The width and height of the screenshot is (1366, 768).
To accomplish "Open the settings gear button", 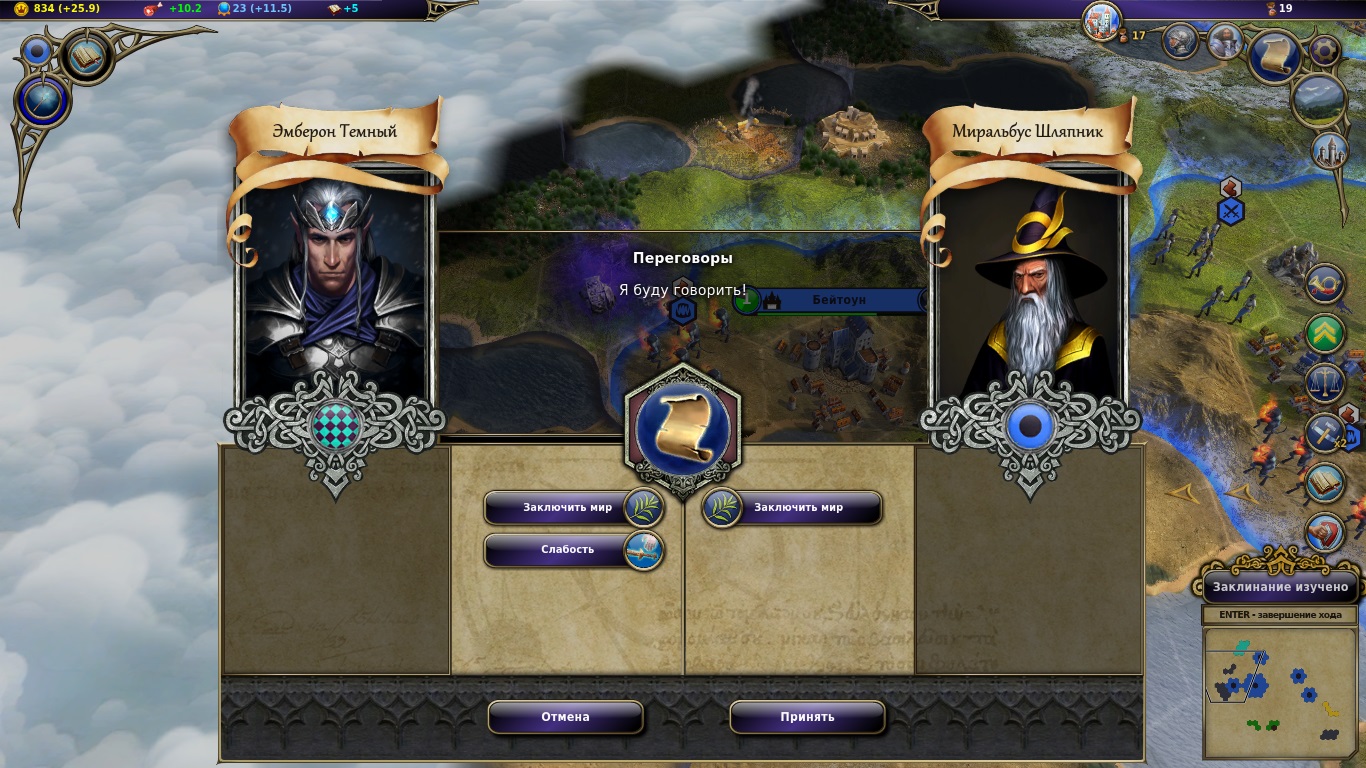I will point(1325,50).
